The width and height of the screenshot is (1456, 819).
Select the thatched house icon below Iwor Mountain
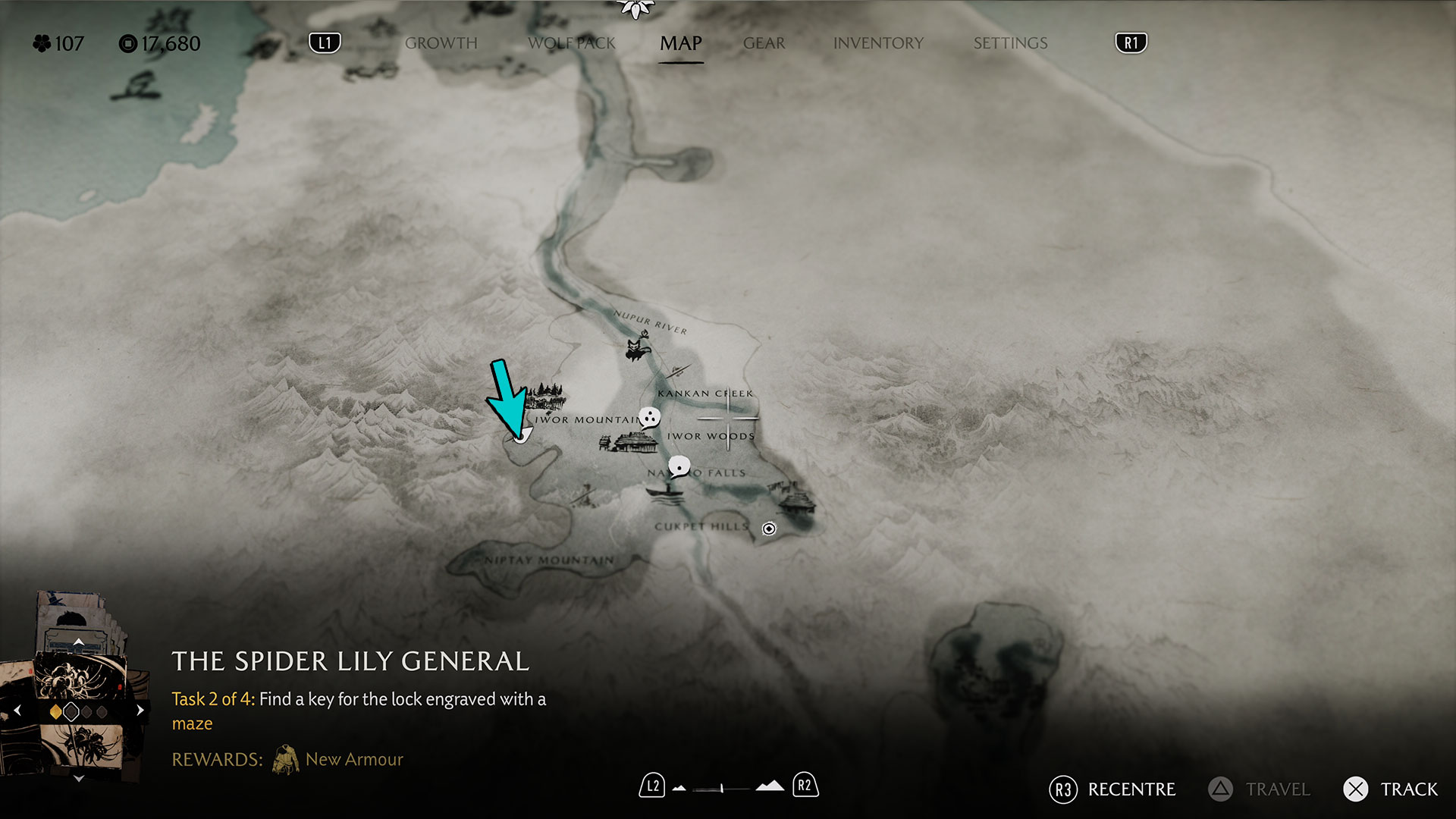click(x=634, y=441)
